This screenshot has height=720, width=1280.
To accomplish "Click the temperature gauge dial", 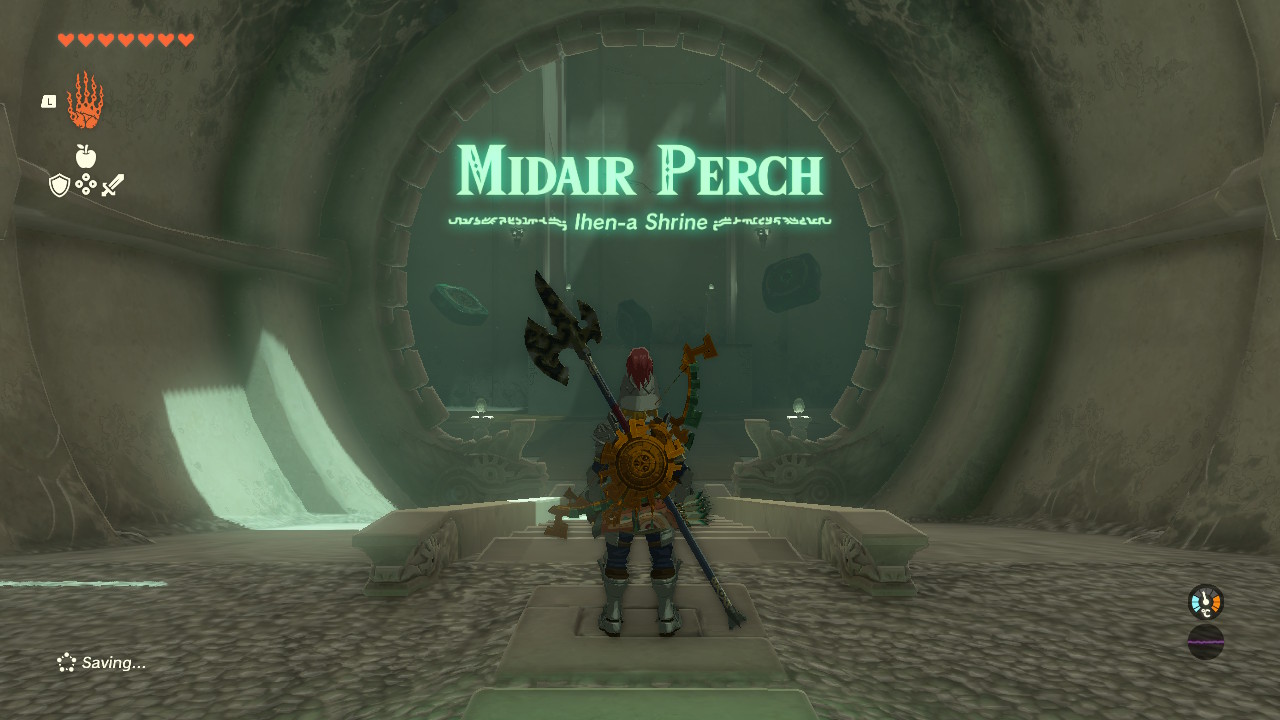I will coord(1203,604).
